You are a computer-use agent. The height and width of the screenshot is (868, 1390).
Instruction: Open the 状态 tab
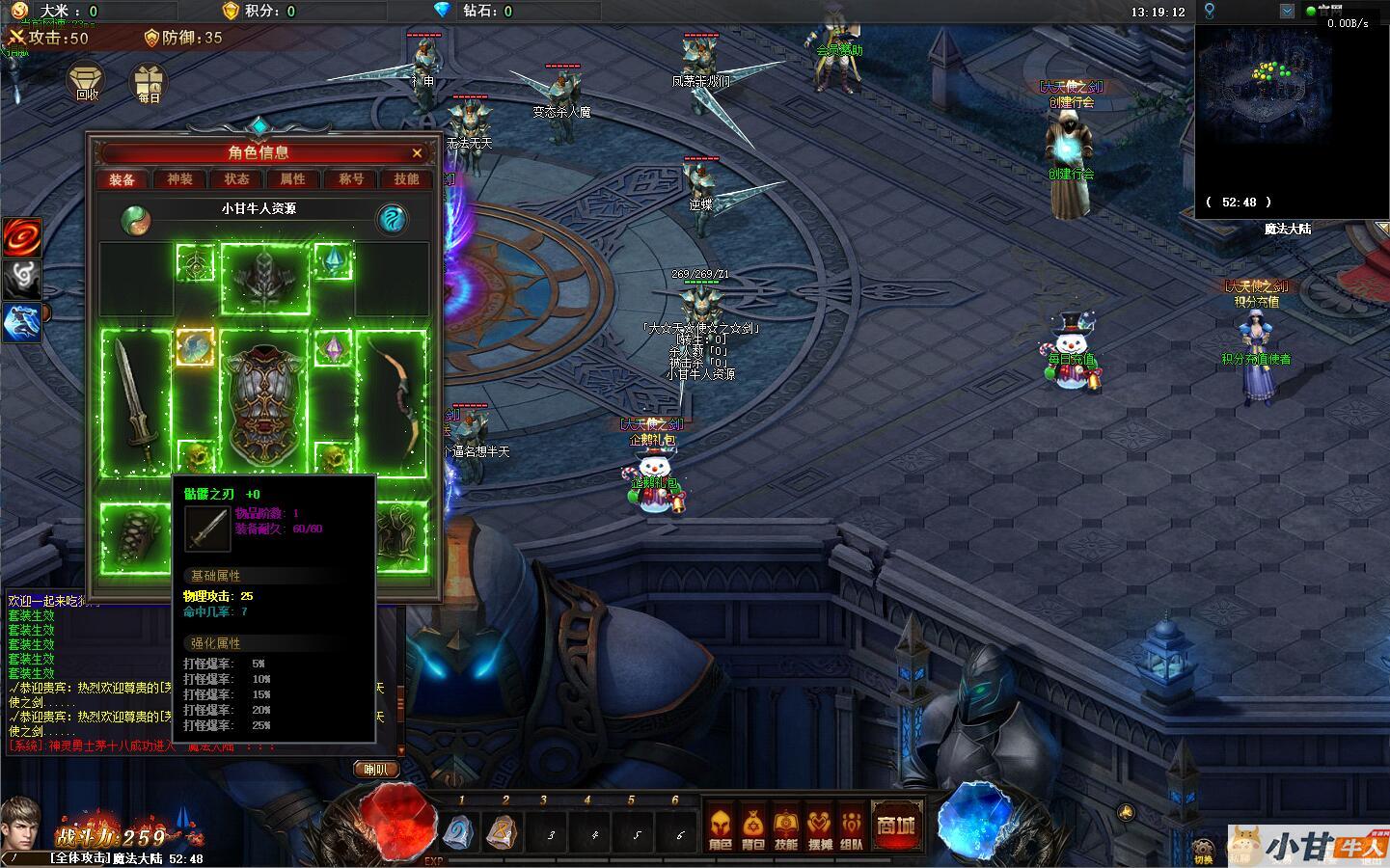point(236,179)
